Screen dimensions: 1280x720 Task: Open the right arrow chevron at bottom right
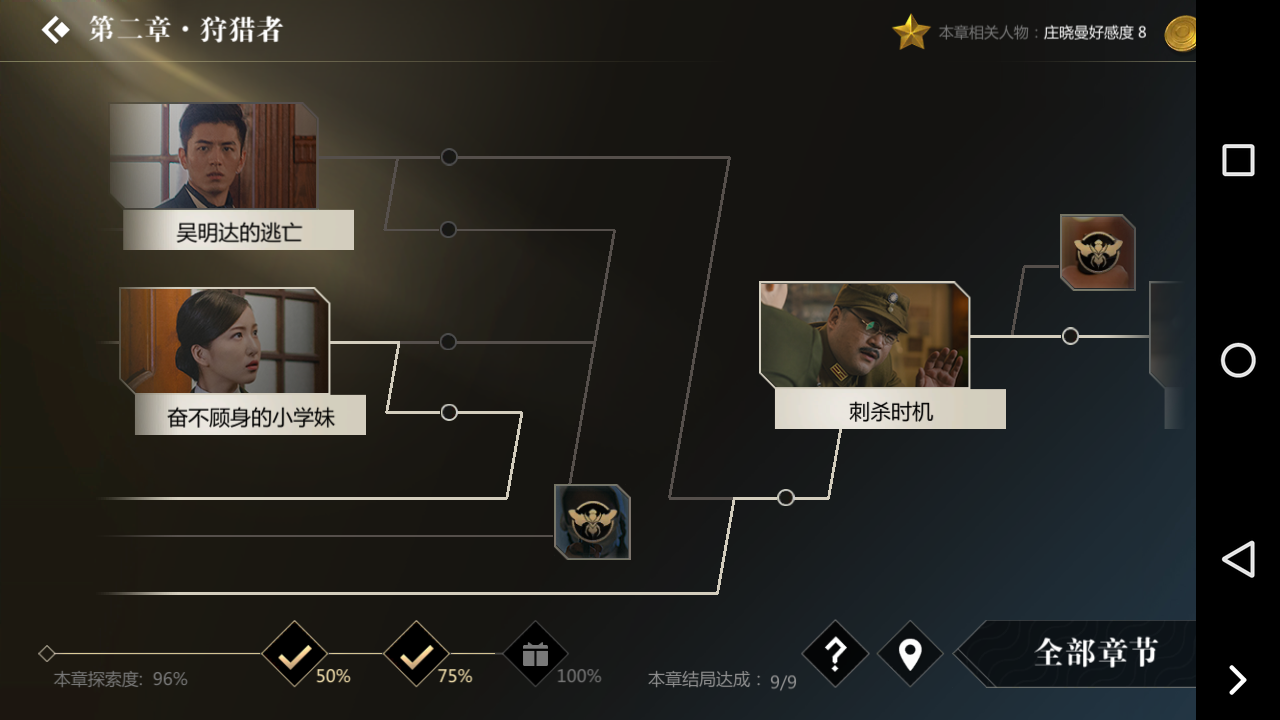1237,680
